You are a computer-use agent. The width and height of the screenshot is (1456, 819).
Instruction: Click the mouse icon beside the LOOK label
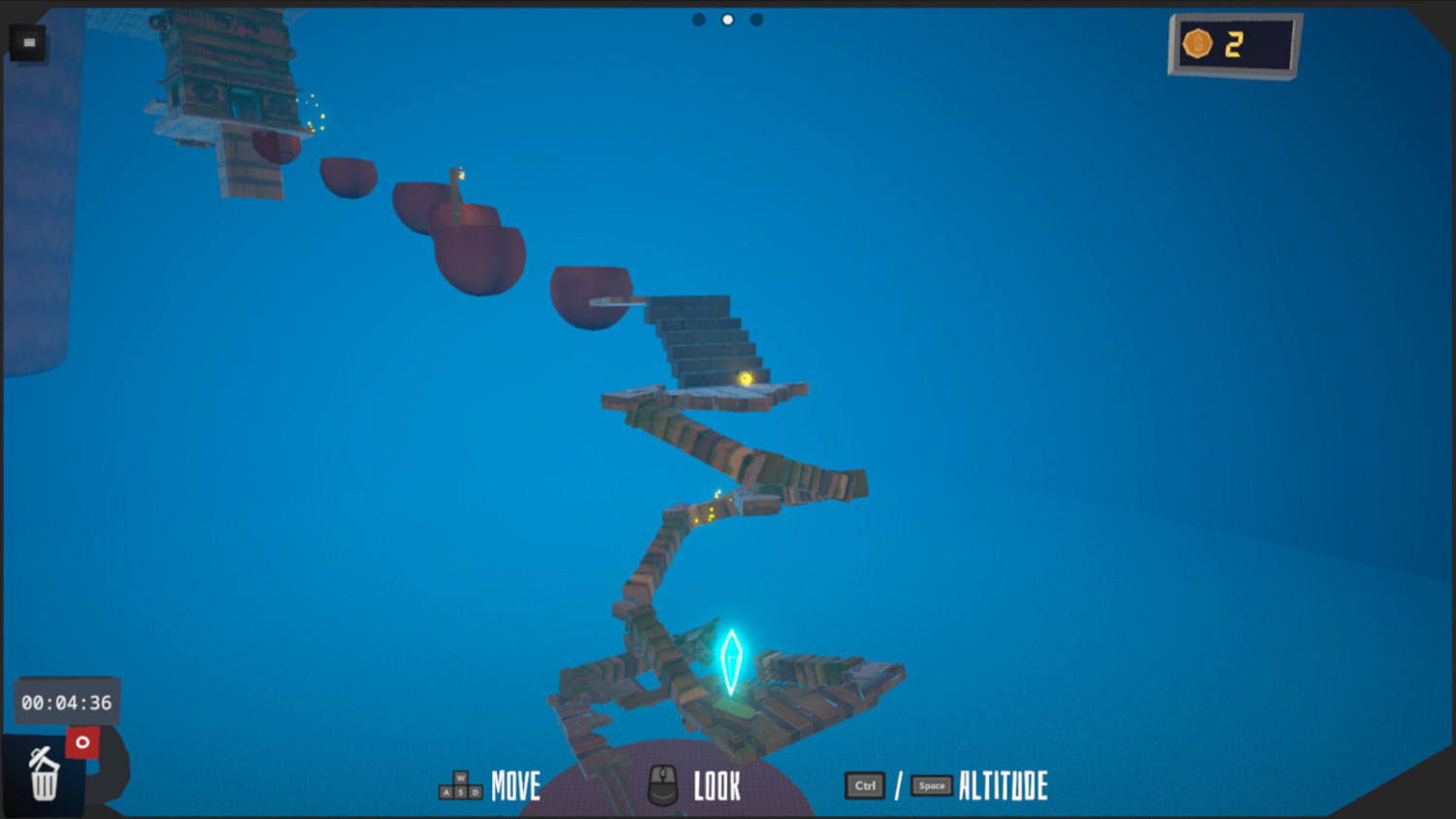[663, 787]
